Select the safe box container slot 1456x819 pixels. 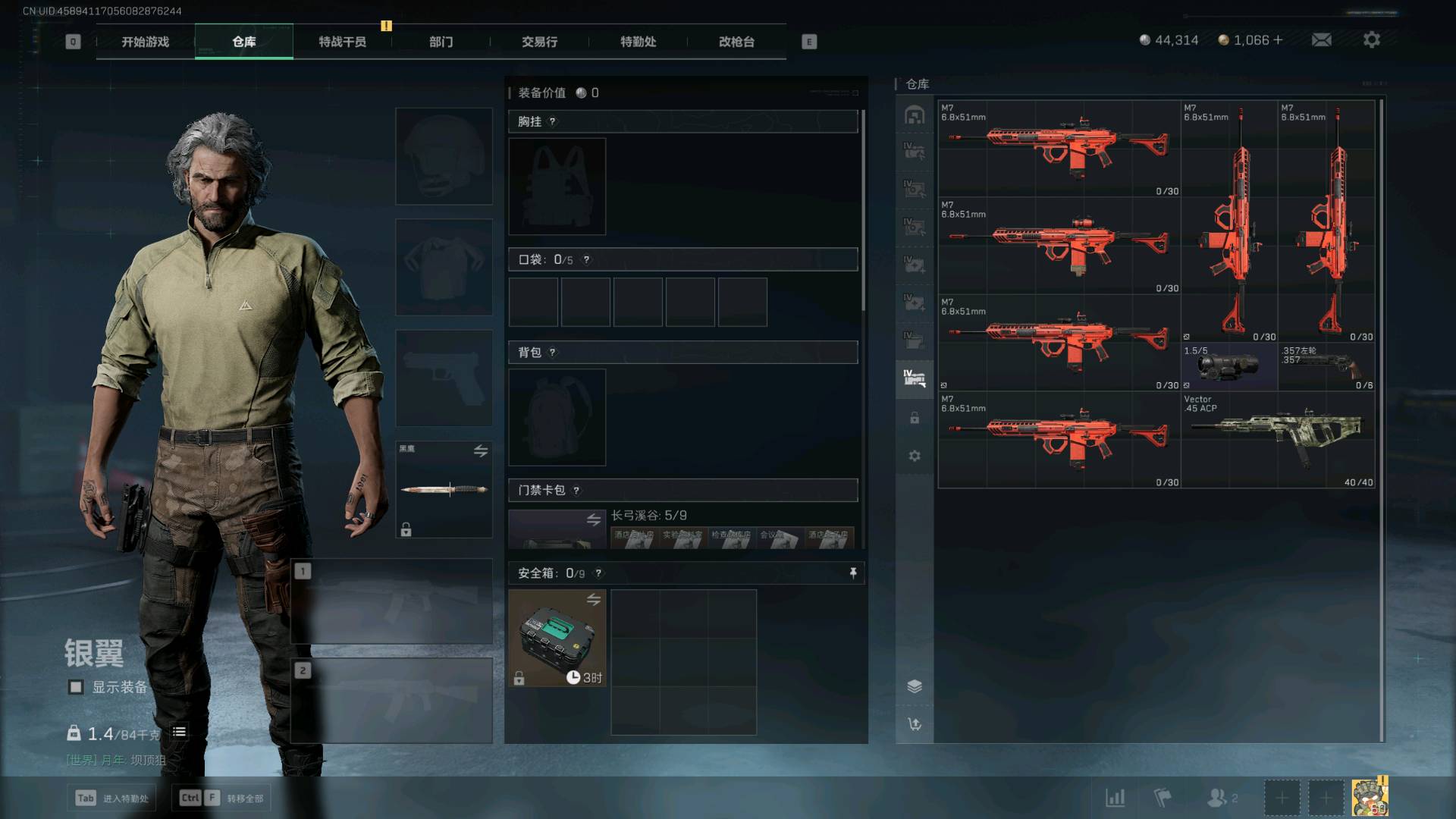(557, 639)
